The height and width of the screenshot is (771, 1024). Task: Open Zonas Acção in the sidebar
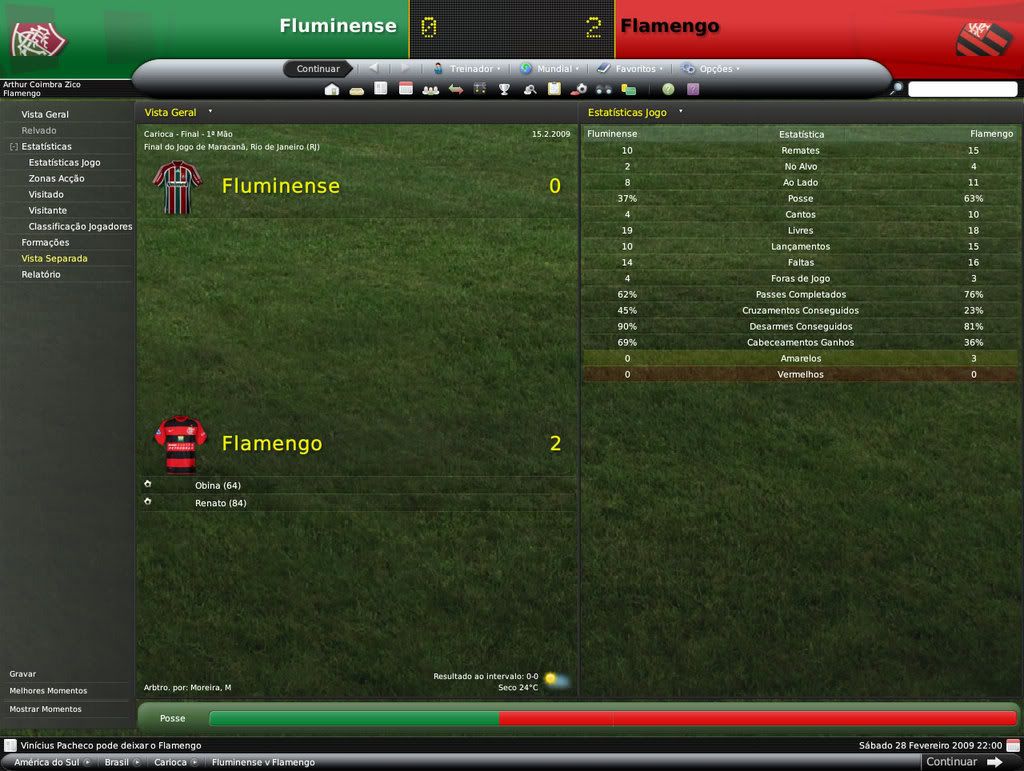[x=56, y=178]
